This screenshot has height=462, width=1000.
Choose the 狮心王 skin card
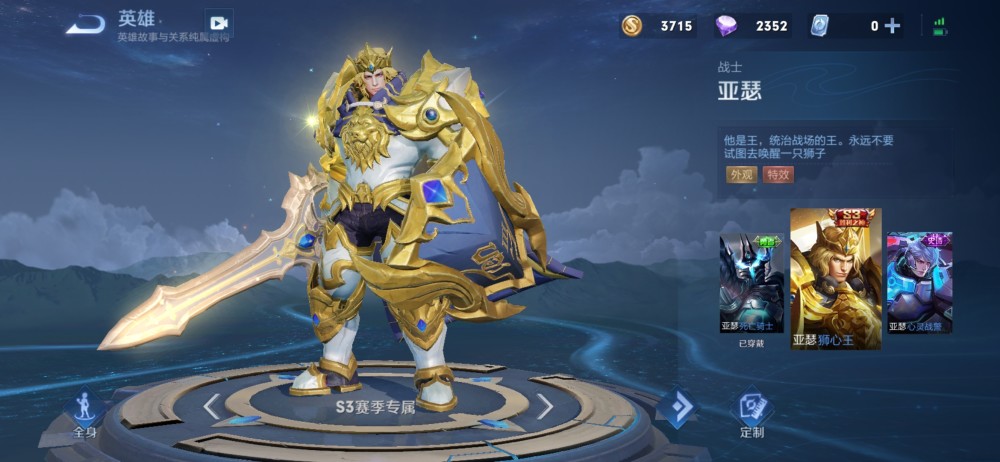coord(835,279)
